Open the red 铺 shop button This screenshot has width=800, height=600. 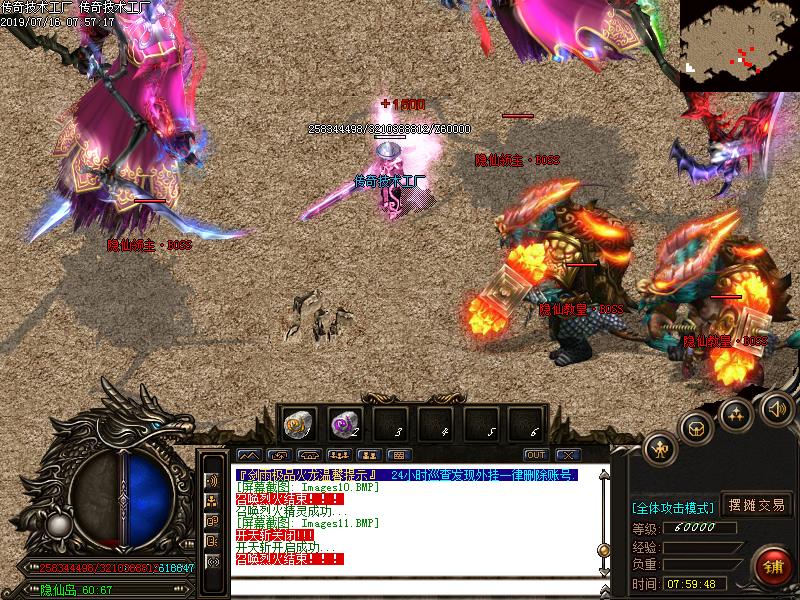point(774,567)
